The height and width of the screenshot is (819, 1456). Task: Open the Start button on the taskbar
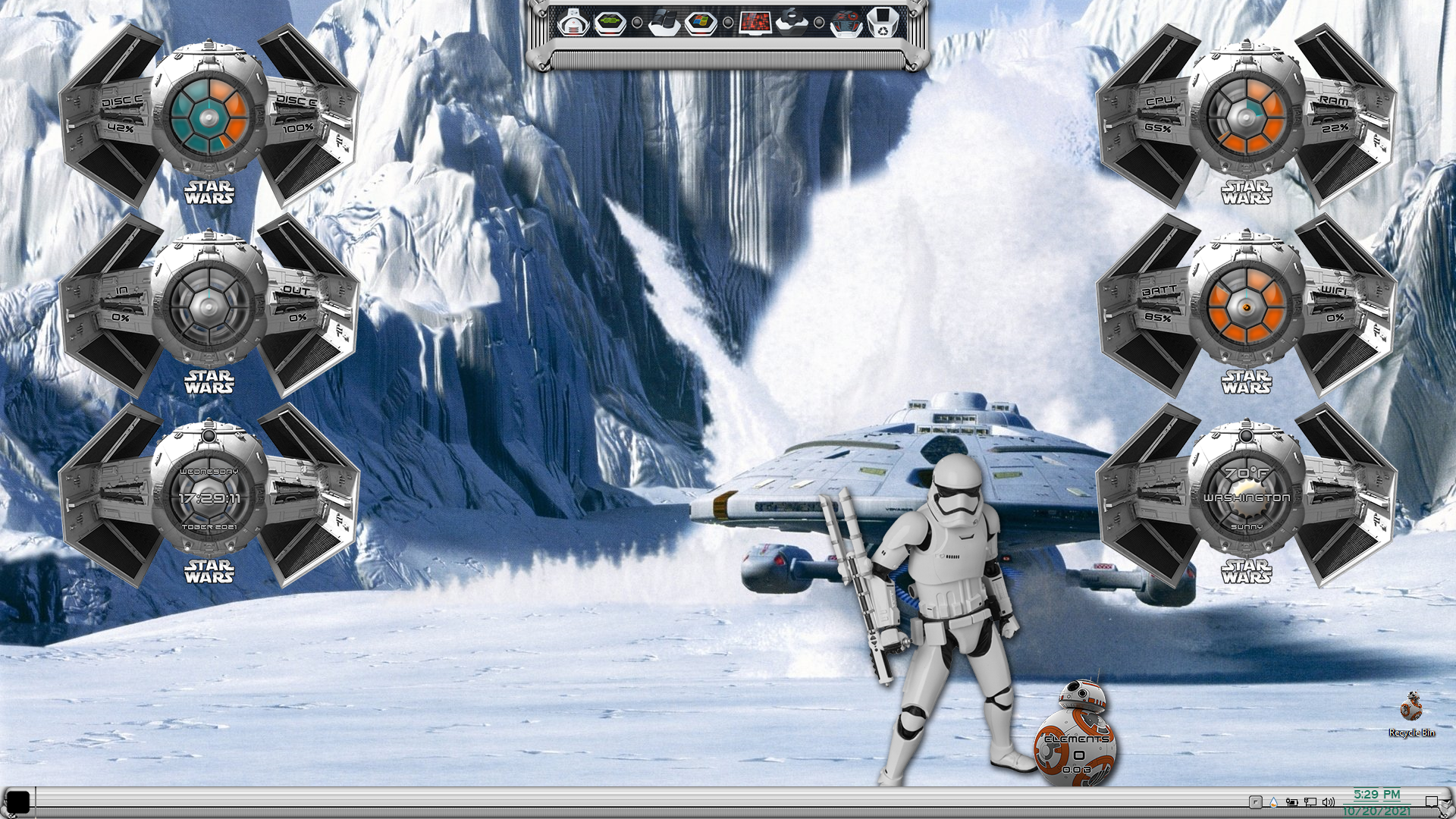point(18,802)
